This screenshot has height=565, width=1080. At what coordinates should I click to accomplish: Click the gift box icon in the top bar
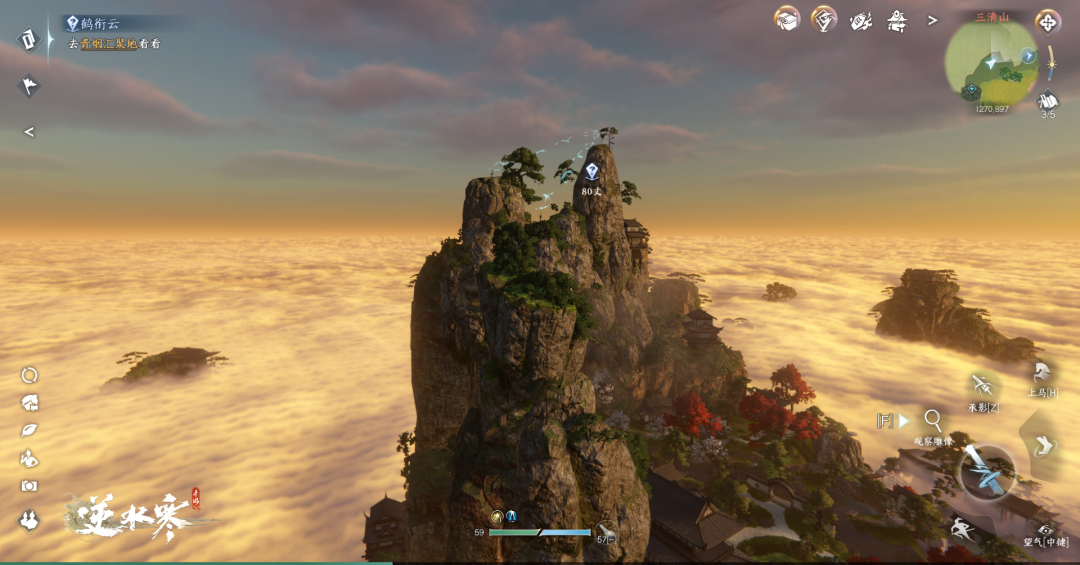click(x=787, y=19)
